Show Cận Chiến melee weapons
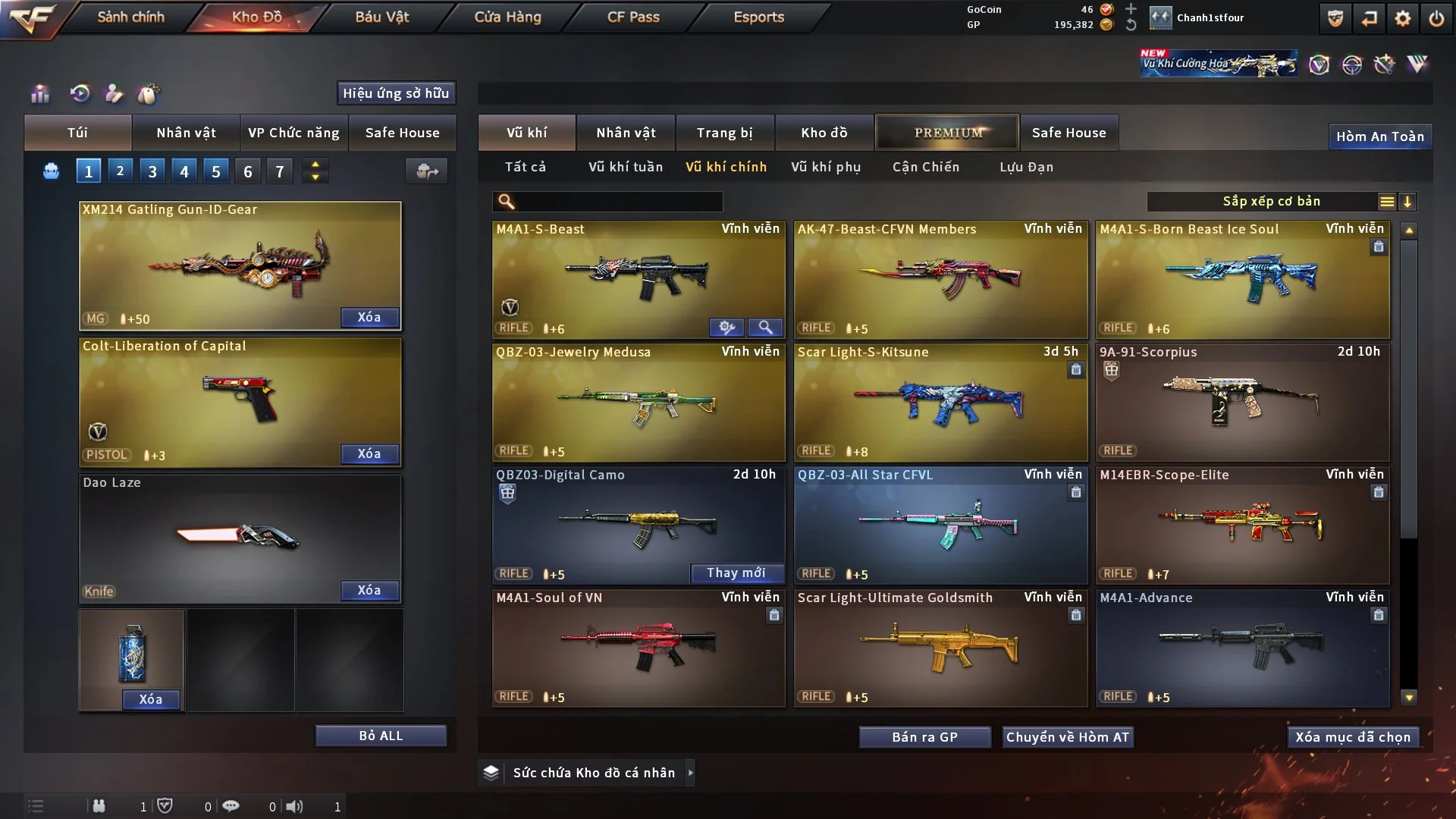This screenshot has width=1456, height=819. click(x=926, y=167)
